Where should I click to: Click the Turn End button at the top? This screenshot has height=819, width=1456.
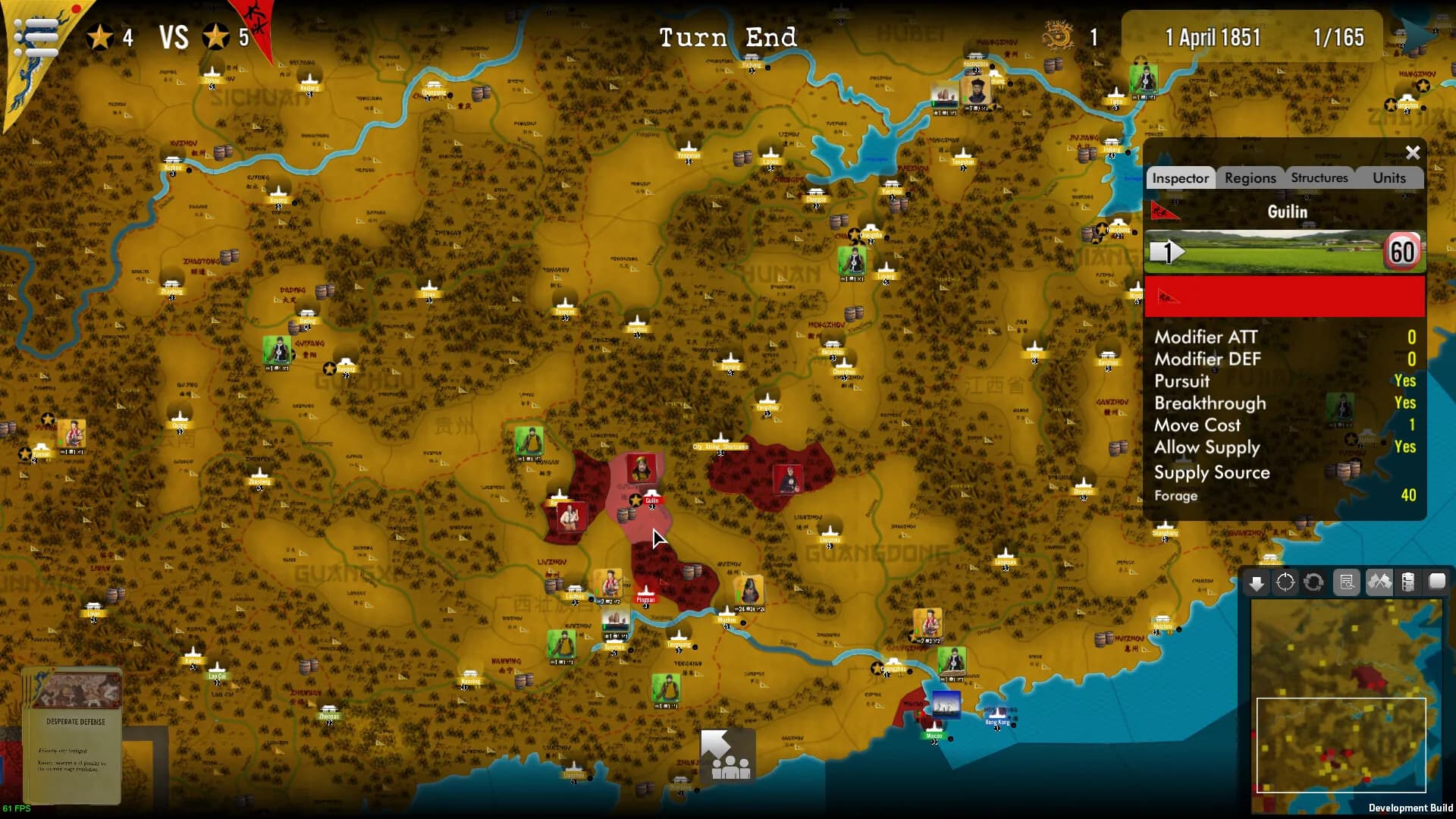pos(728,36)
